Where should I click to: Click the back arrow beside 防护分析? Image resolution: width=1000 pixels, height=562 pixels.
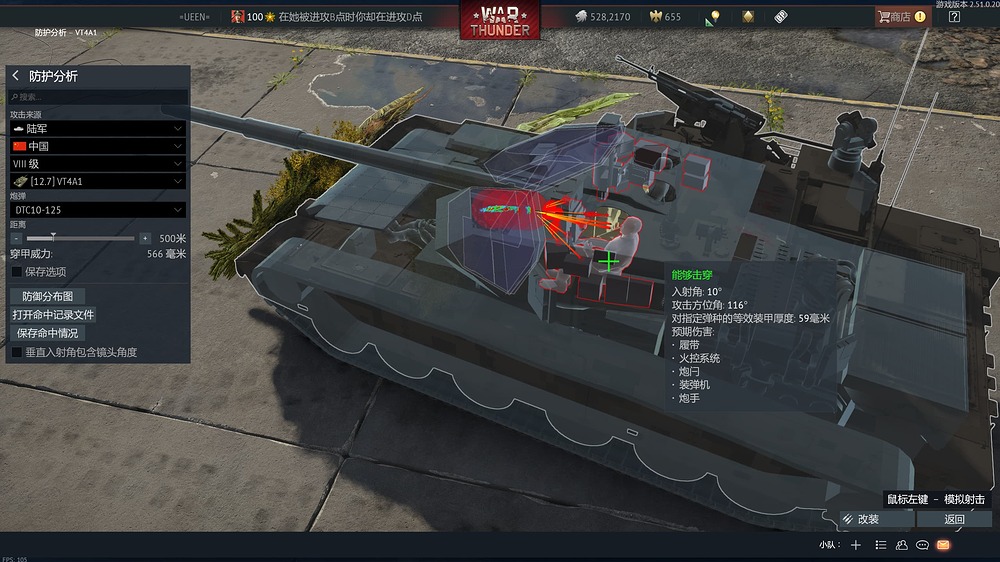[15, 76]
